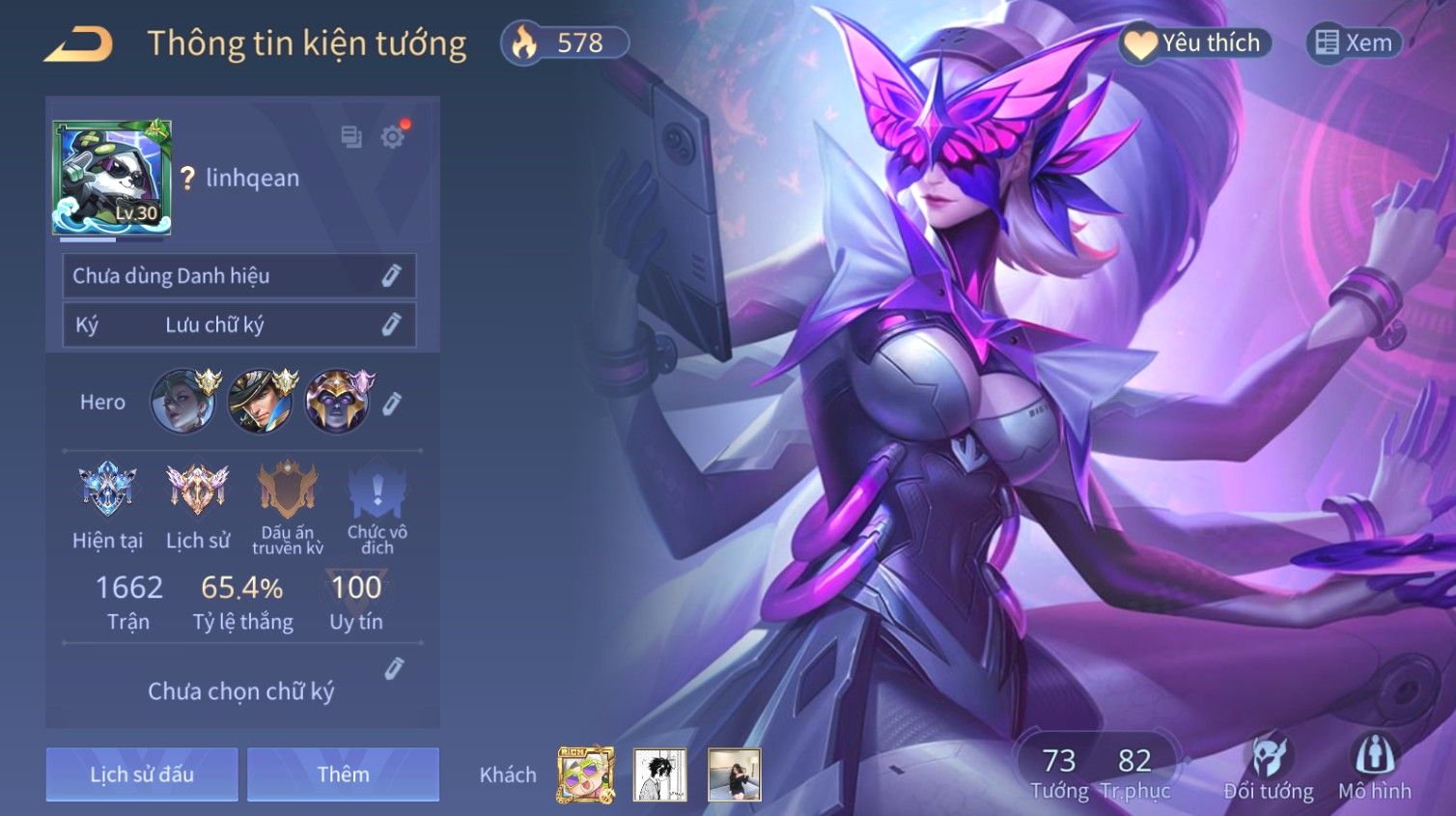
Task: Edit the Danh hiệu title field
Action: click(391, 276)
